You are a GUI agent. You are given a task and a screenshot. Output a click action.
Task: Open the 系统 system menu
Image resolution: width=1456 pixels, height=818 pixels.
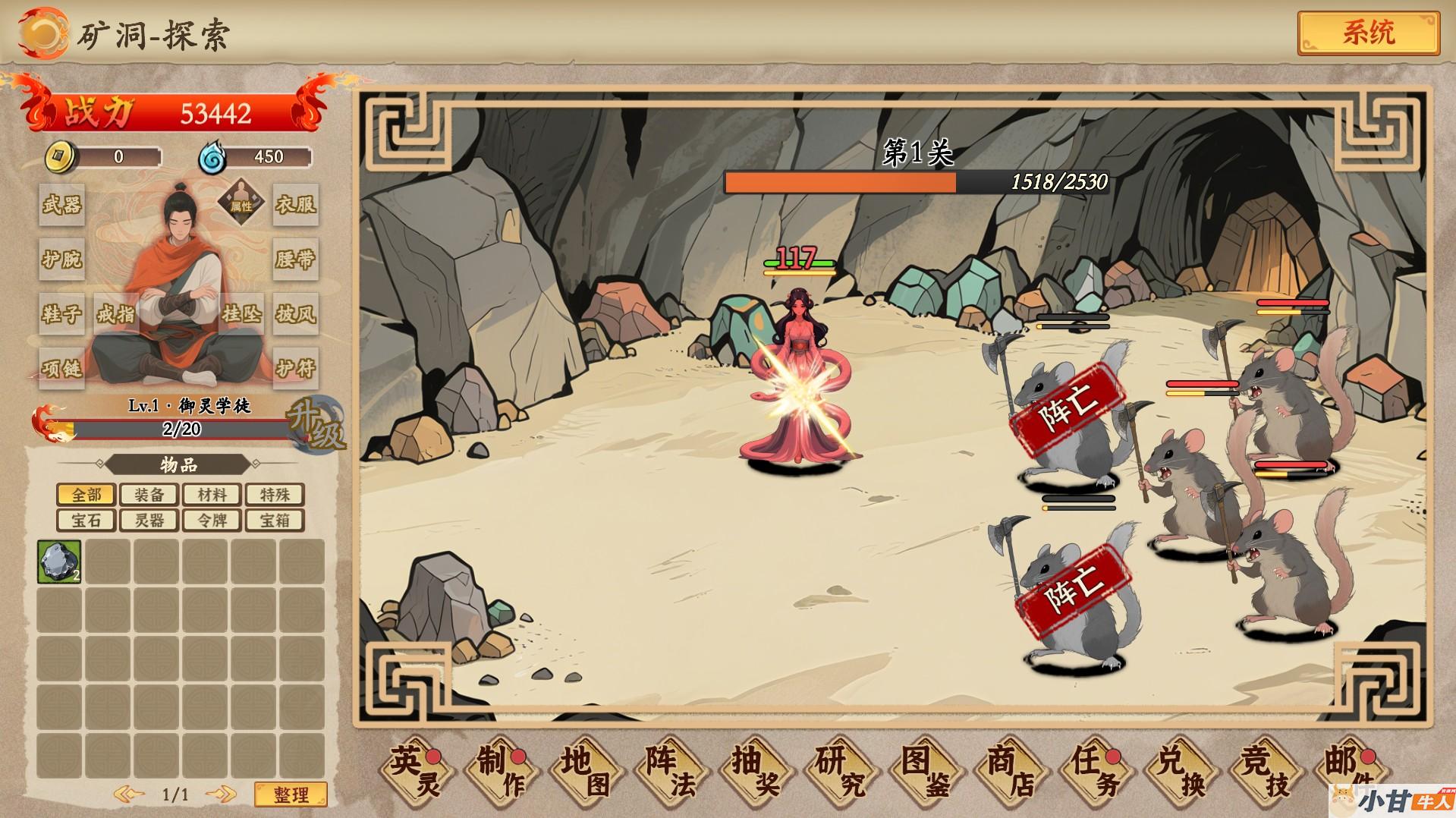1368,33
